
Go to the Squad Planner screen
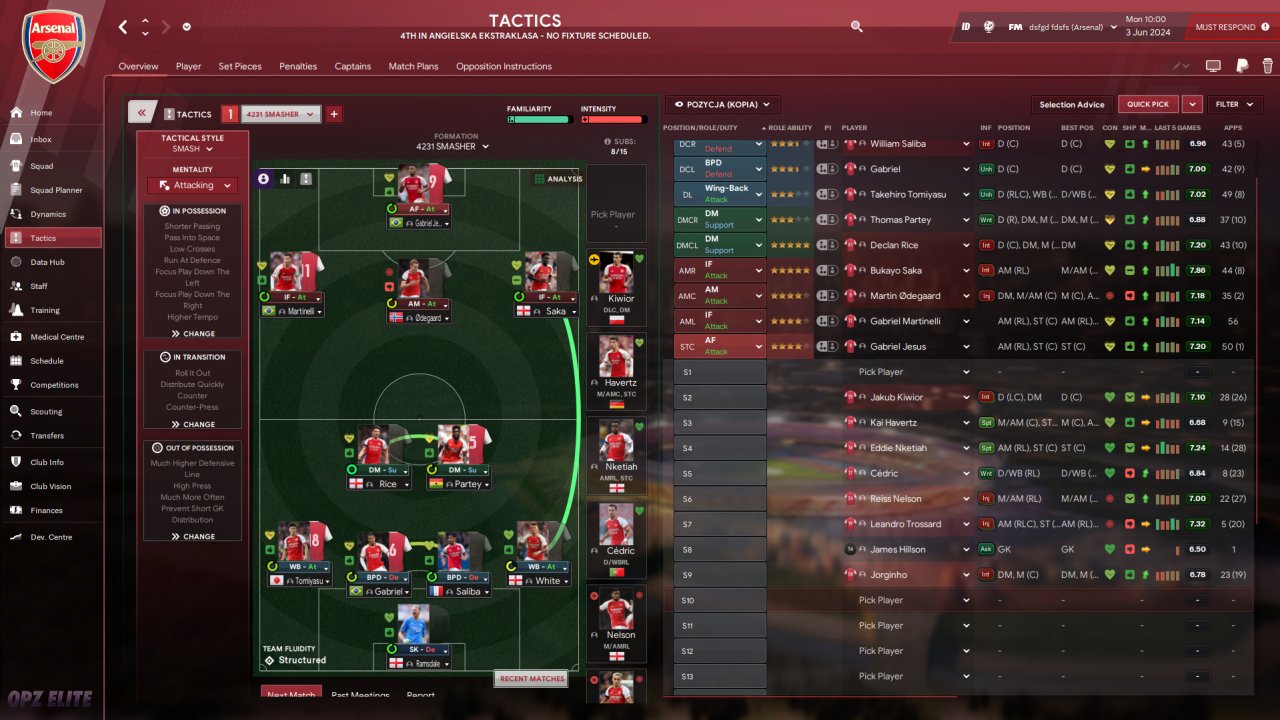[x=56, y=190]
